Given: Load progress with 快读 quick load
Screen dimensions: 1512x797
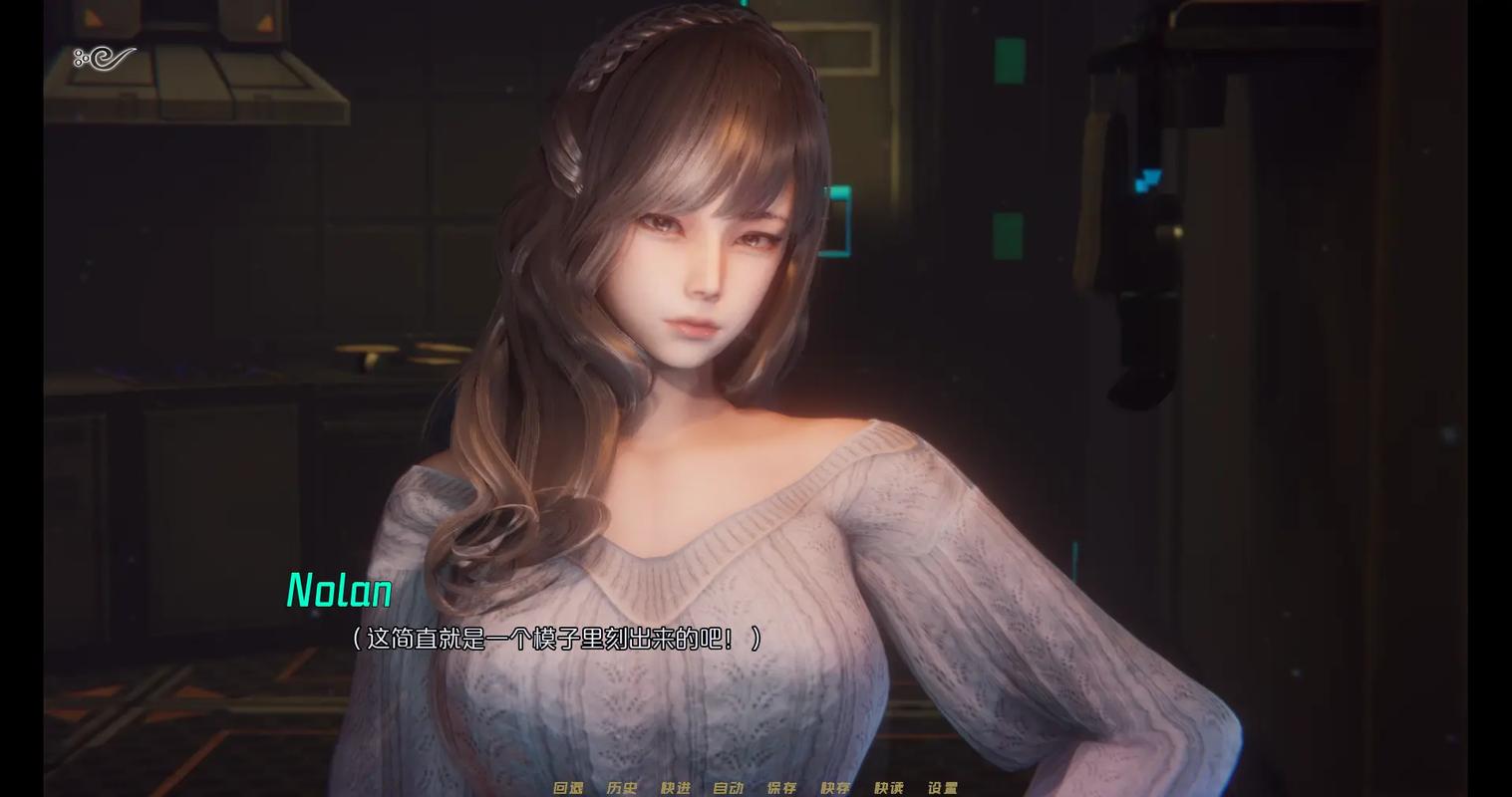Looking at the screenshot, I should tap(889, 787).
